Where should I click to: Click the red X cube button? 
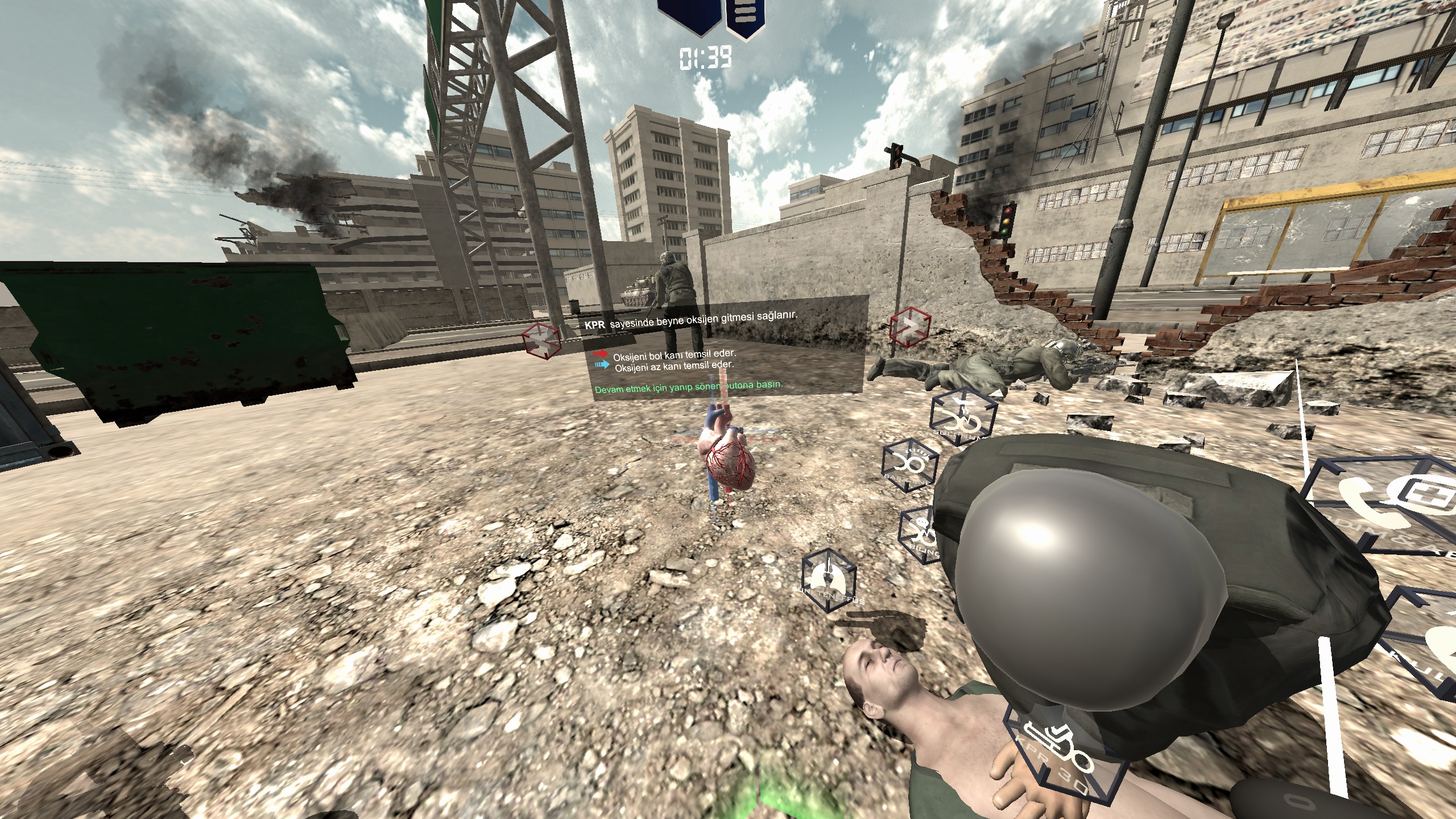pos(541,340)
